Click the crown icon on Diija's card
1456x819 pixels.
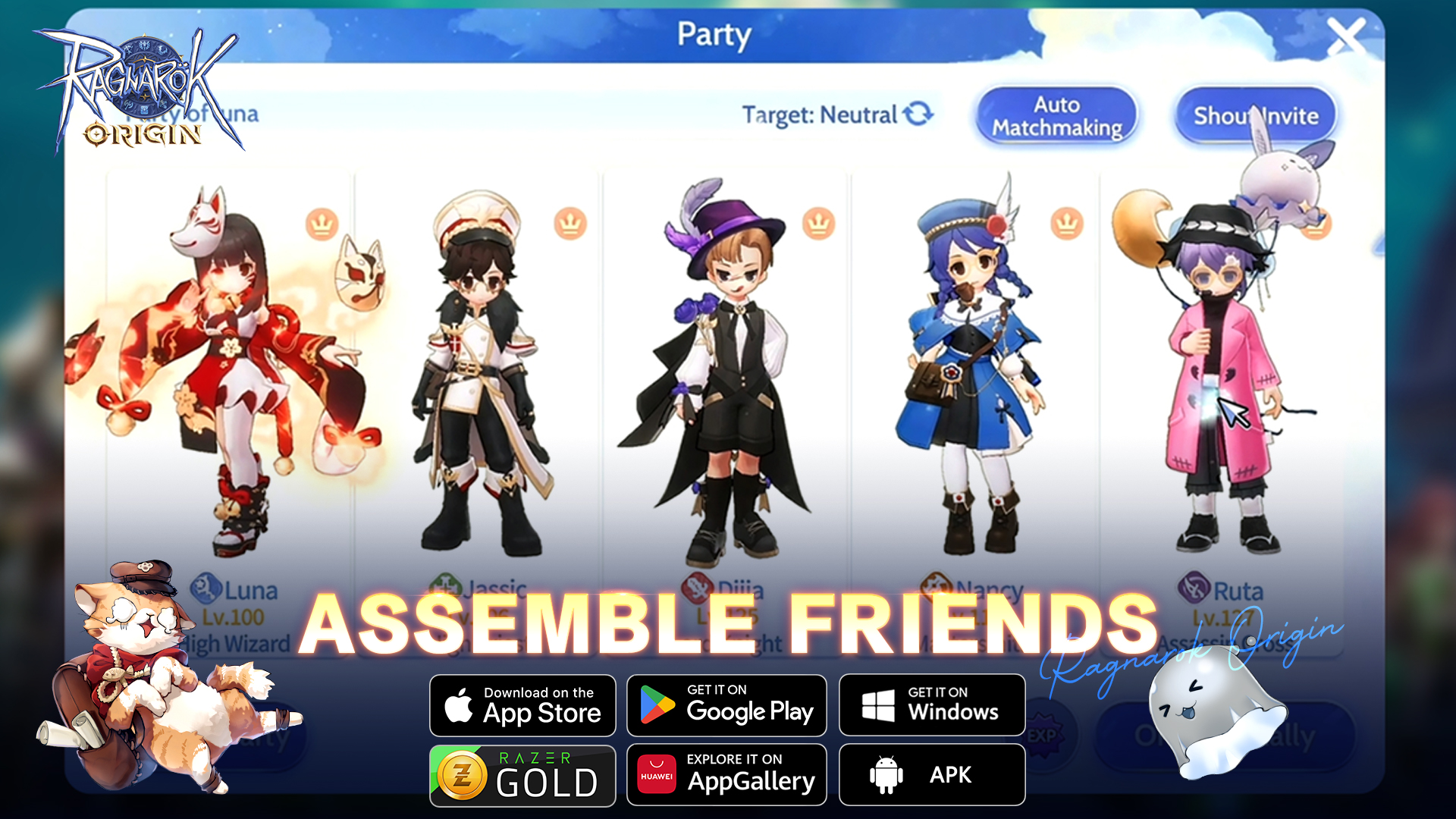817,224
